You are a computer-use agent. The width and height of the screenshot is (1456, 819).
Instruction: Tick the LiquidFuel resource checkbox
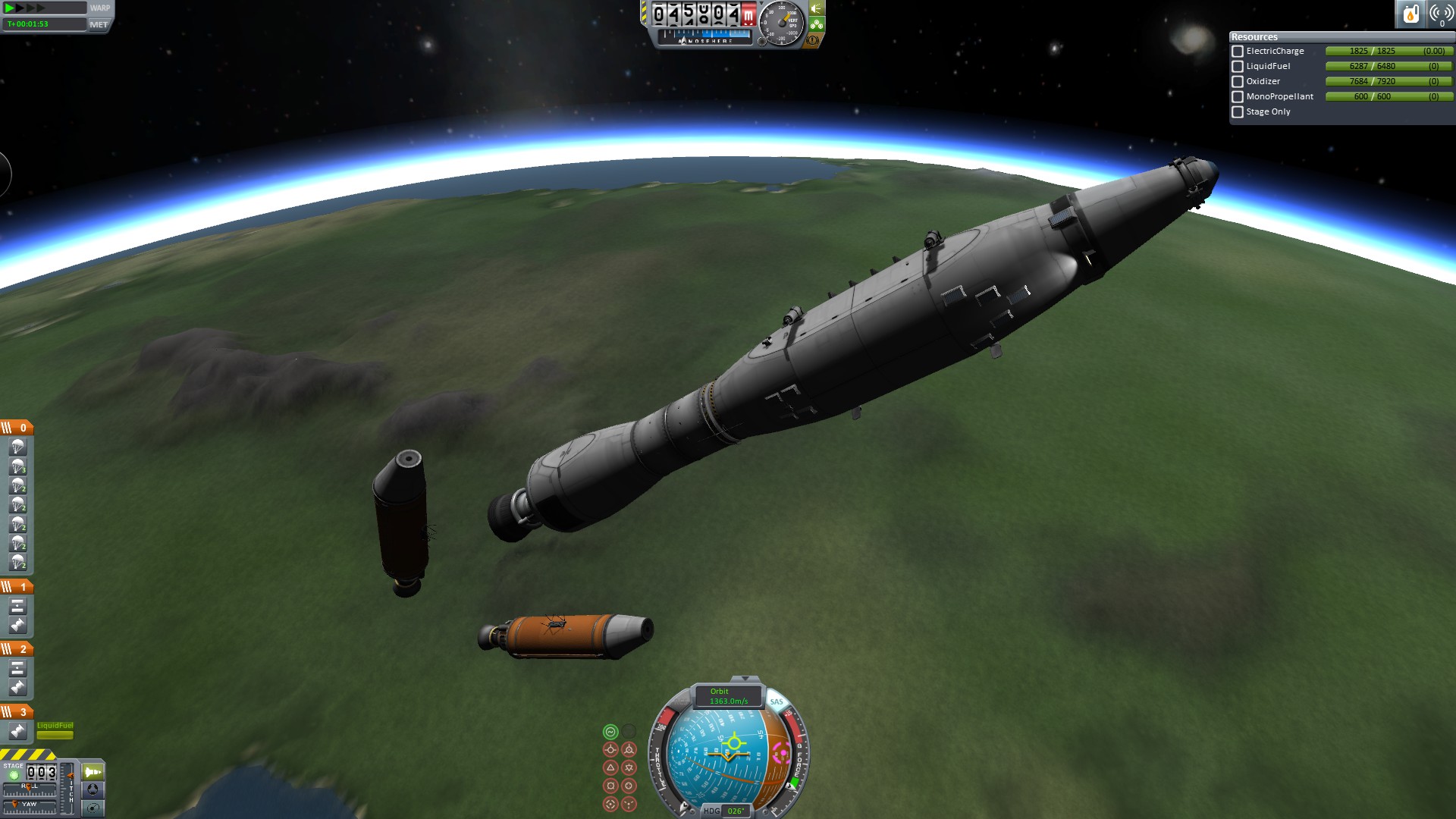(1238, 67)
